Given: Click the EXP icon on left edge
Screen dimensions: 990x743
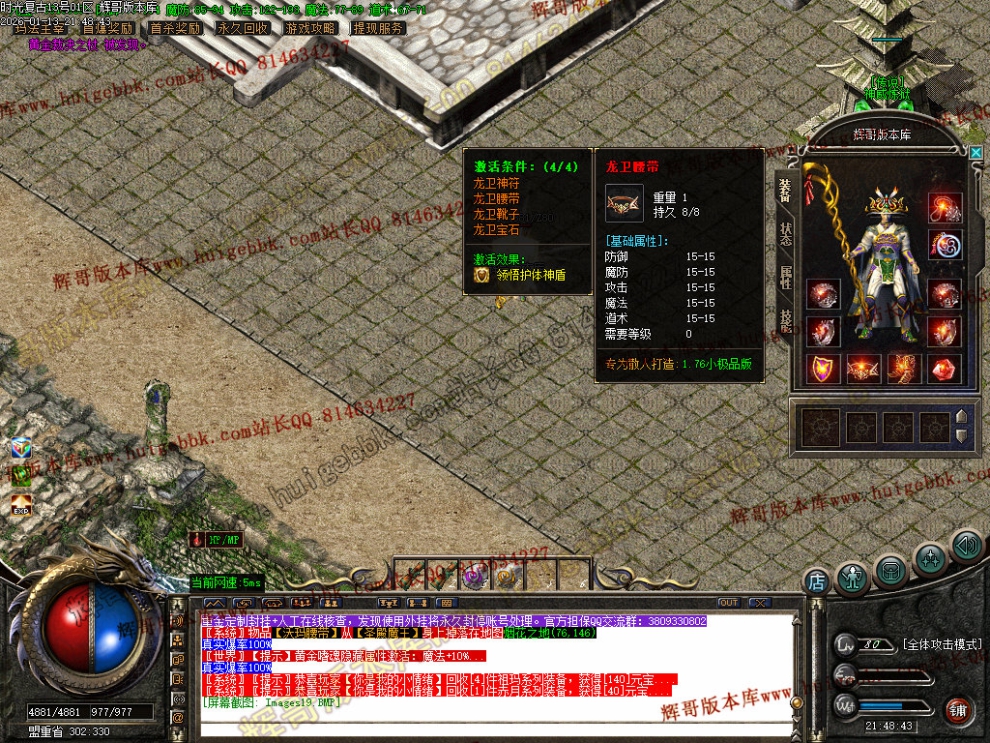Looking at the screenshot, I should point(21,505).
